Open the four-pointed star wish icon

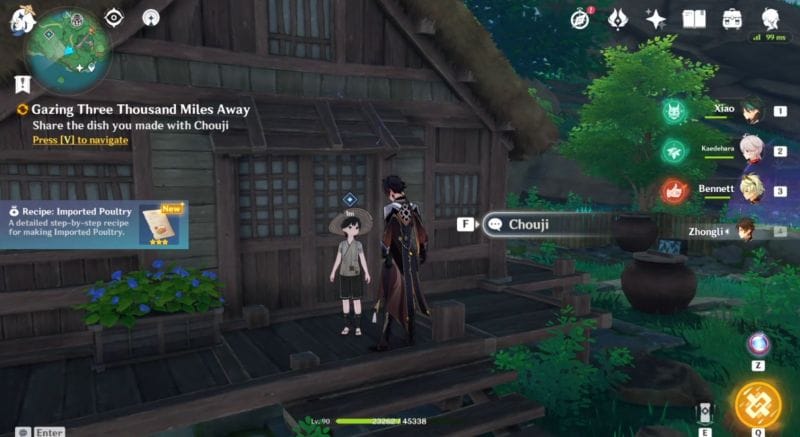pyautogui.click(x=656, y=18)
